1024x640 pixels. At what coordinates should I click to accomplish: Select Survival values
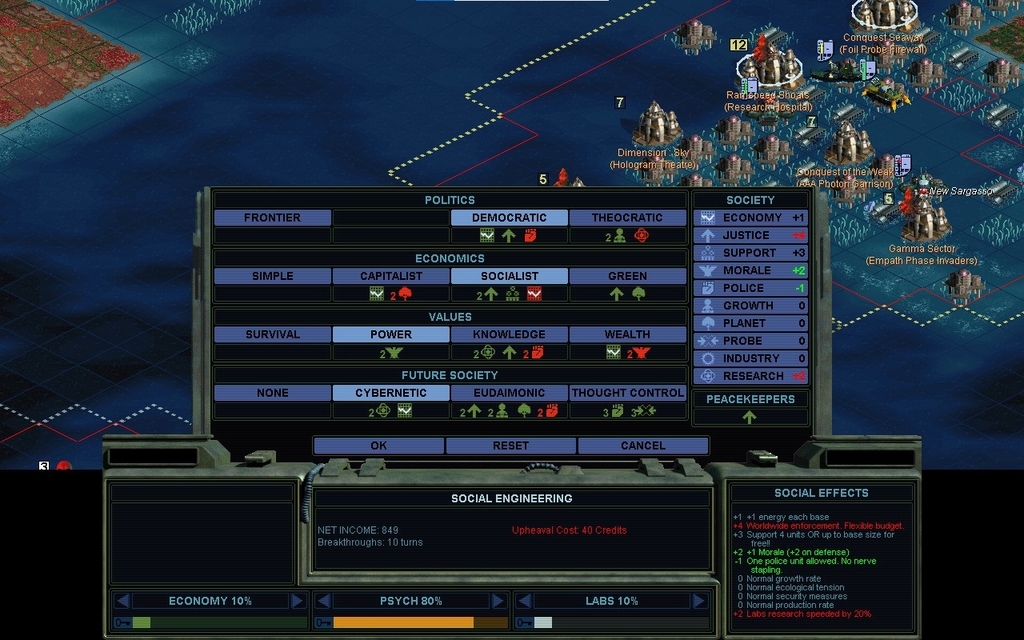coord(272,335)
